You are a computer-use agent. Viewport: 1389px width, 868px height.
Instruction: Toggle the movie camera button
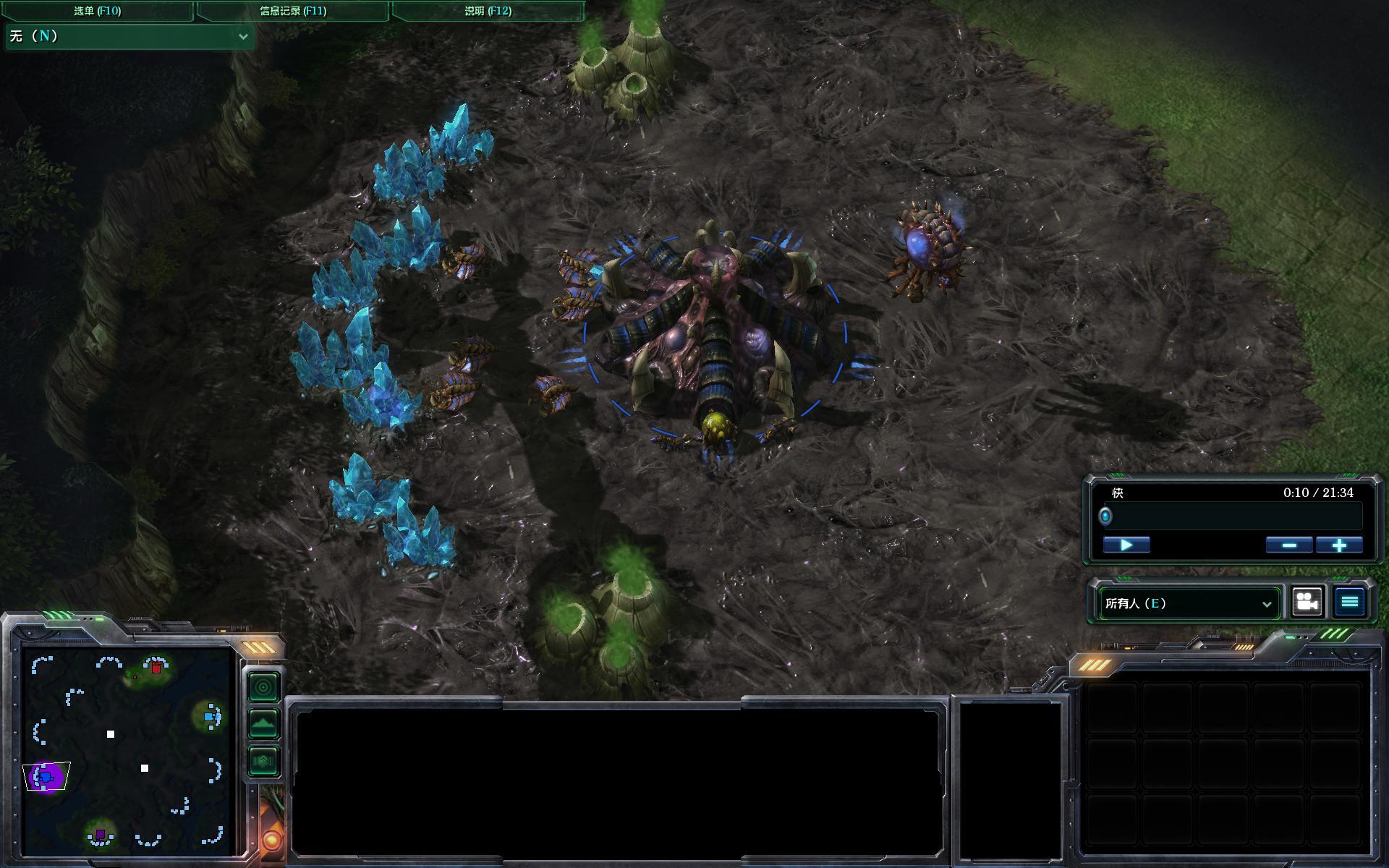coord(1307,602)
